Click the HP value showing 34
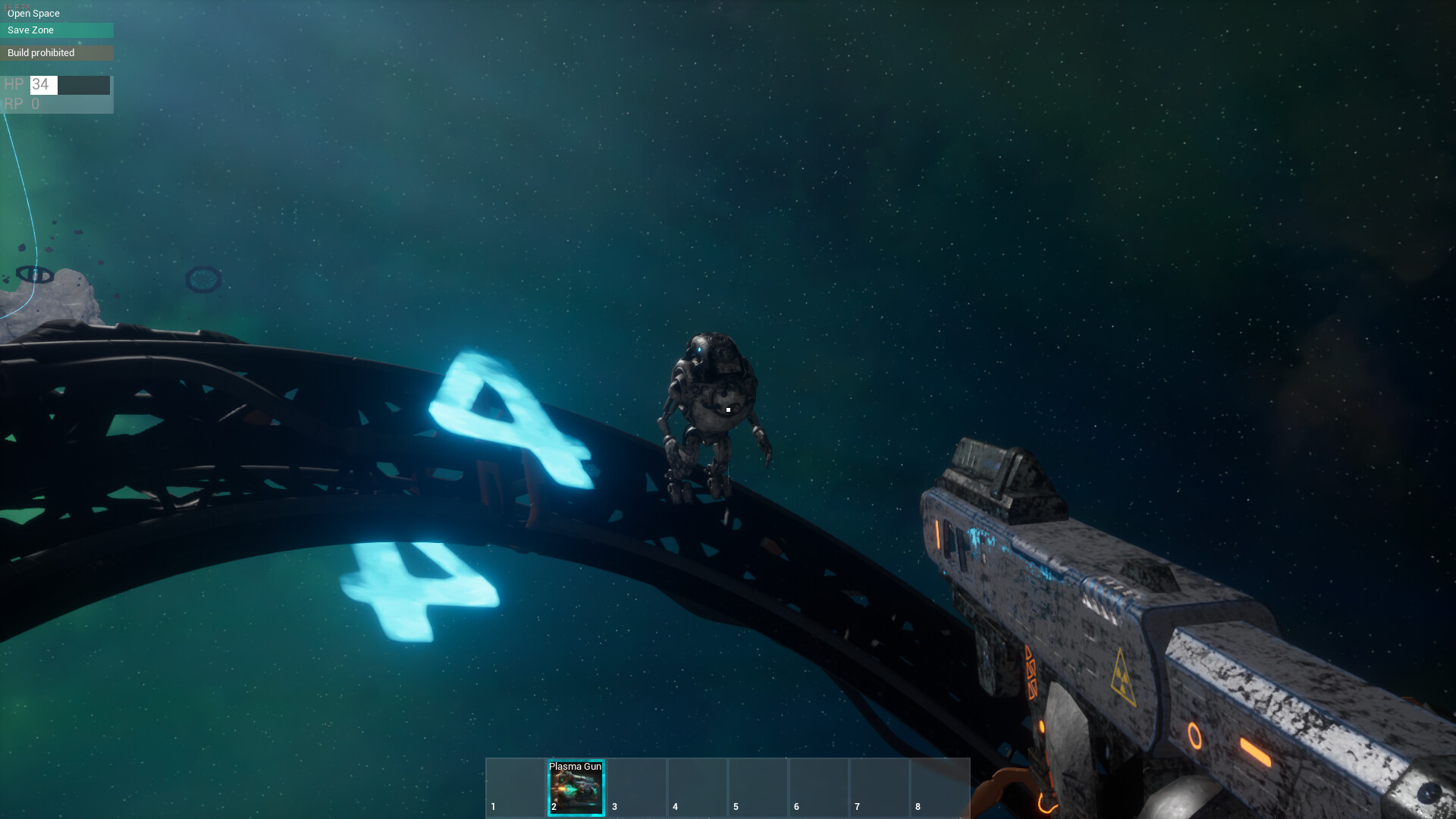 point(39,85)
